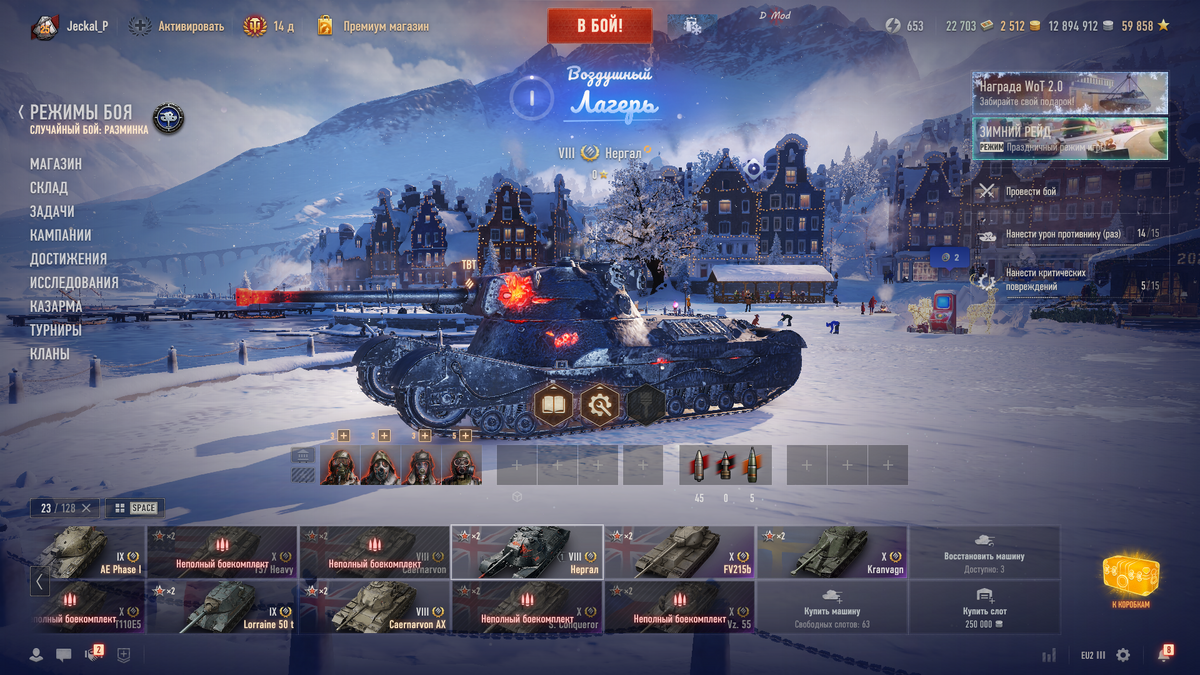Screen dimensions: 1200x675
Task: Choose the Lorraine 50 t tank
Action: (x=222, y=607)
